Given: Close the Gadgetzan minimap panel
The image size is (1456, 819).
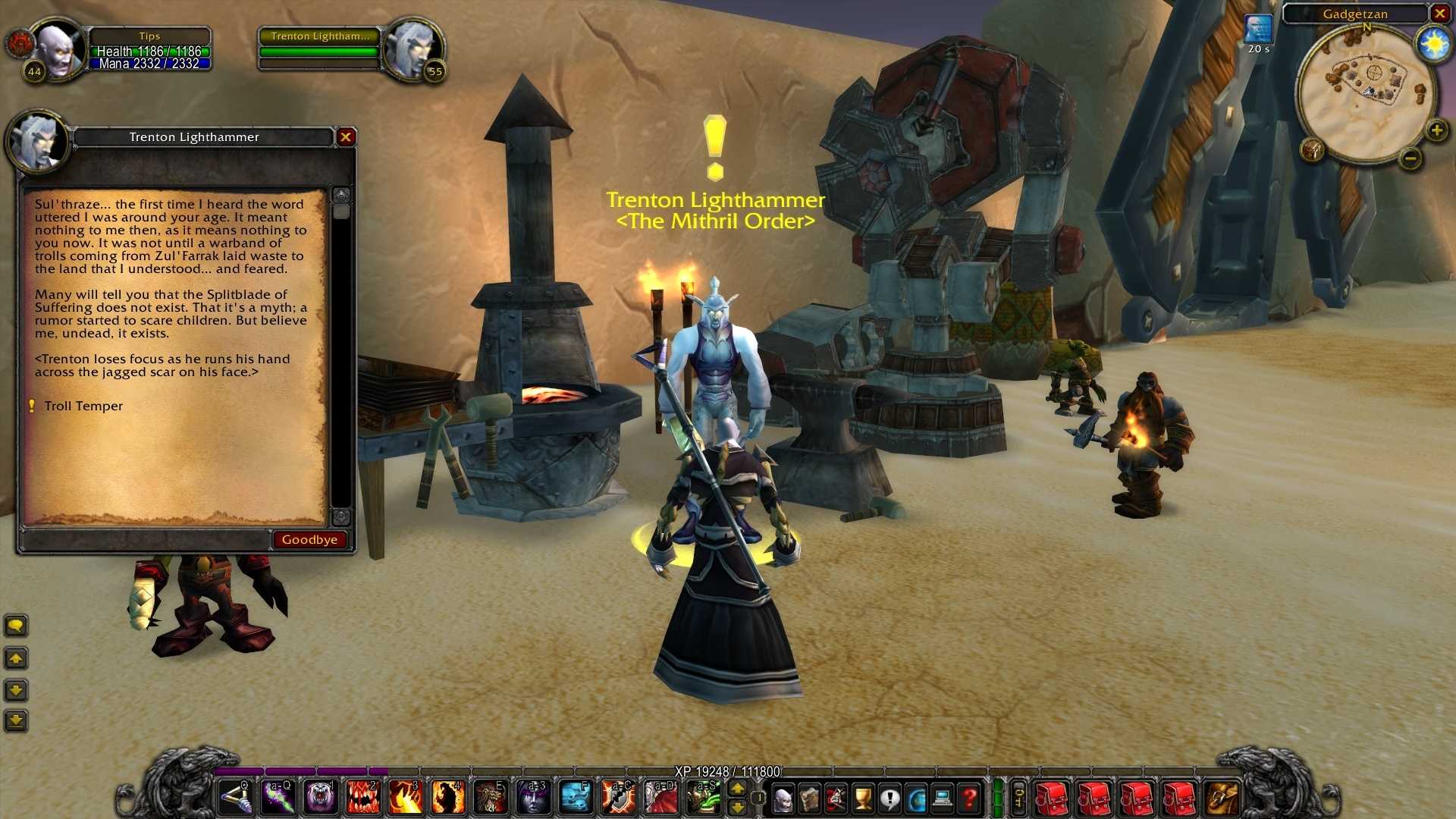Looking at the screenshot, I should coord(1439,14).
